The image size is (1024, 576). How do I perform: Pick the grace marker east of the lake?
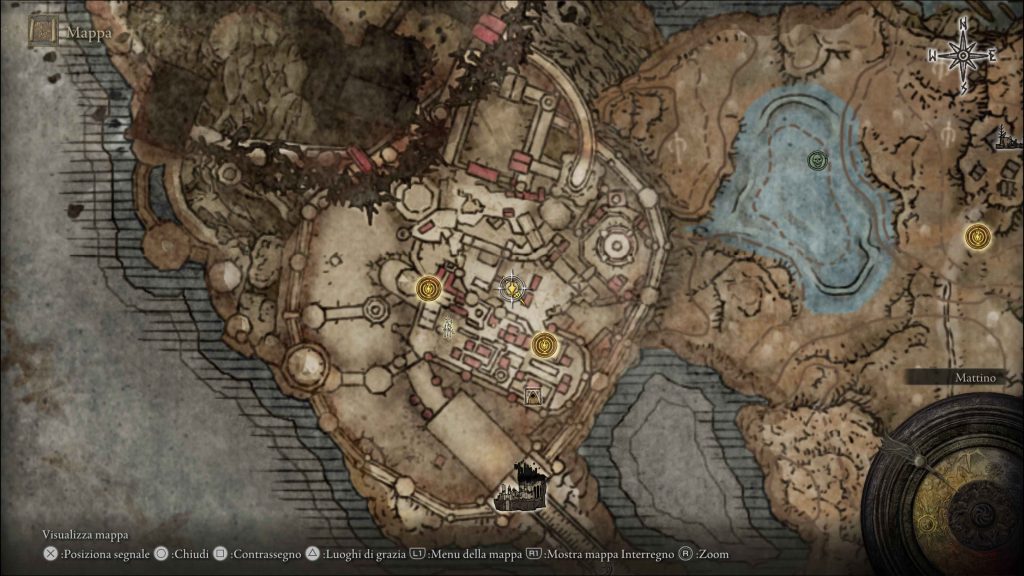pos(977,237)
